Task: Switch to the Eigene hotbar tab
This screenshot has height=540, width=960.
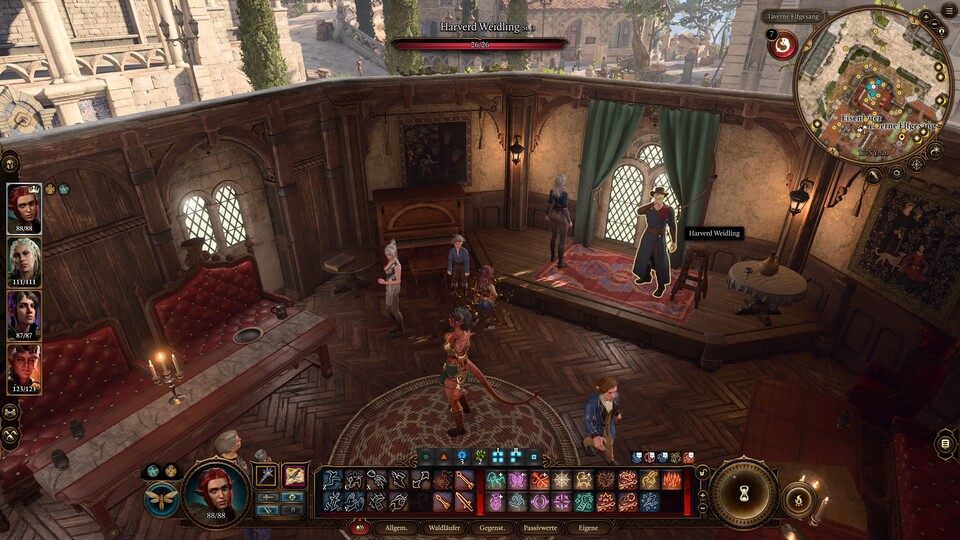Action: pos(587,528)
